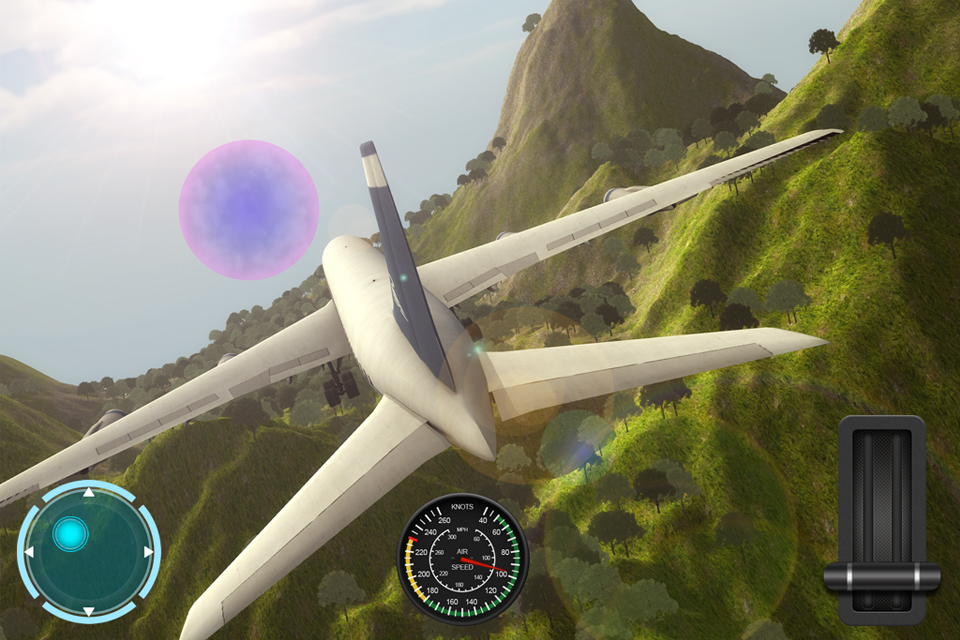Tap the joystick's up arrow
Image resolution: width=960 pixels, height=640 pixels.
point(88,492)
